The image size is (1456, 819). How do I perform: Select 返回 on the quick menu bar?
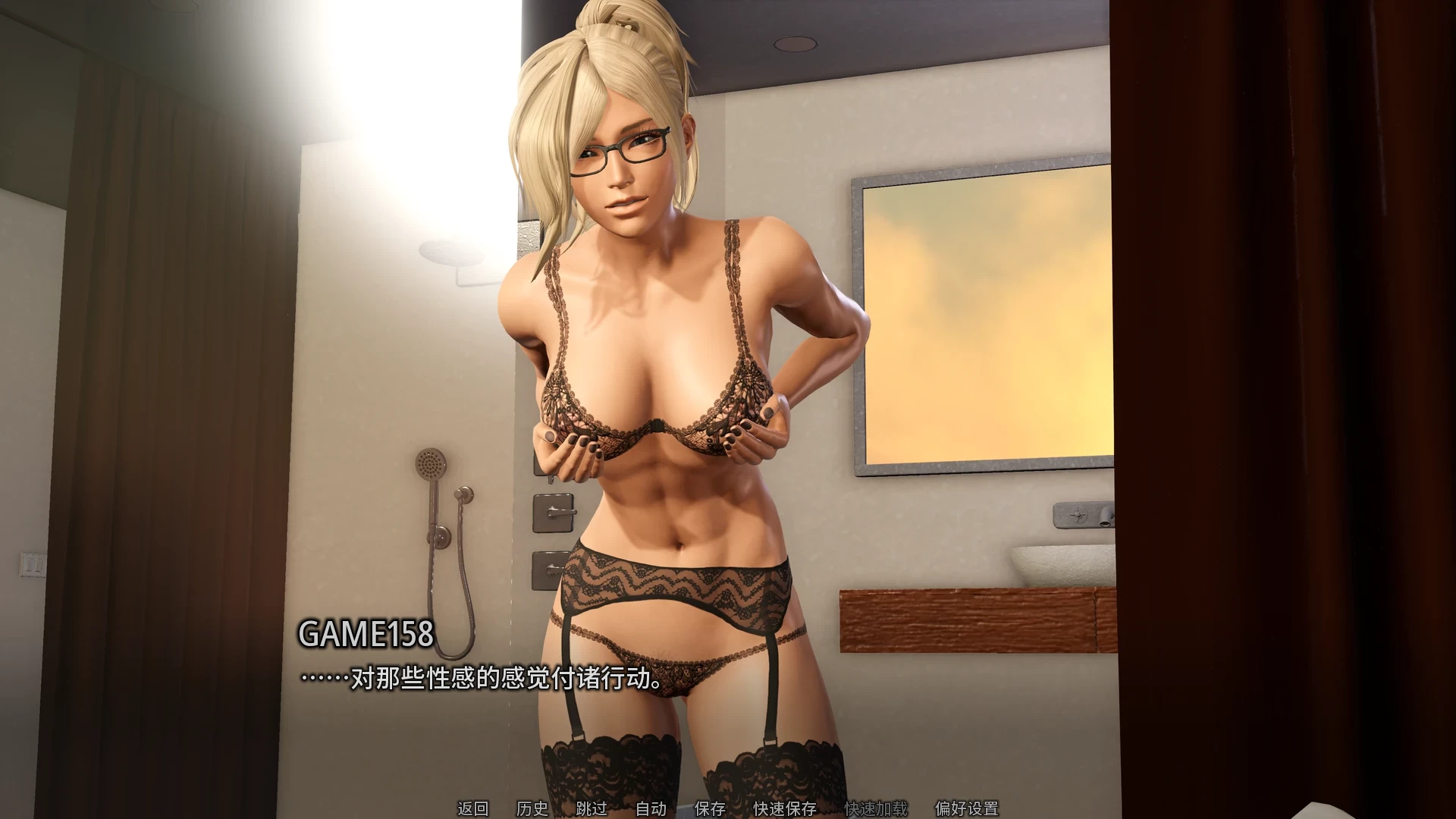tap(474, 808)
